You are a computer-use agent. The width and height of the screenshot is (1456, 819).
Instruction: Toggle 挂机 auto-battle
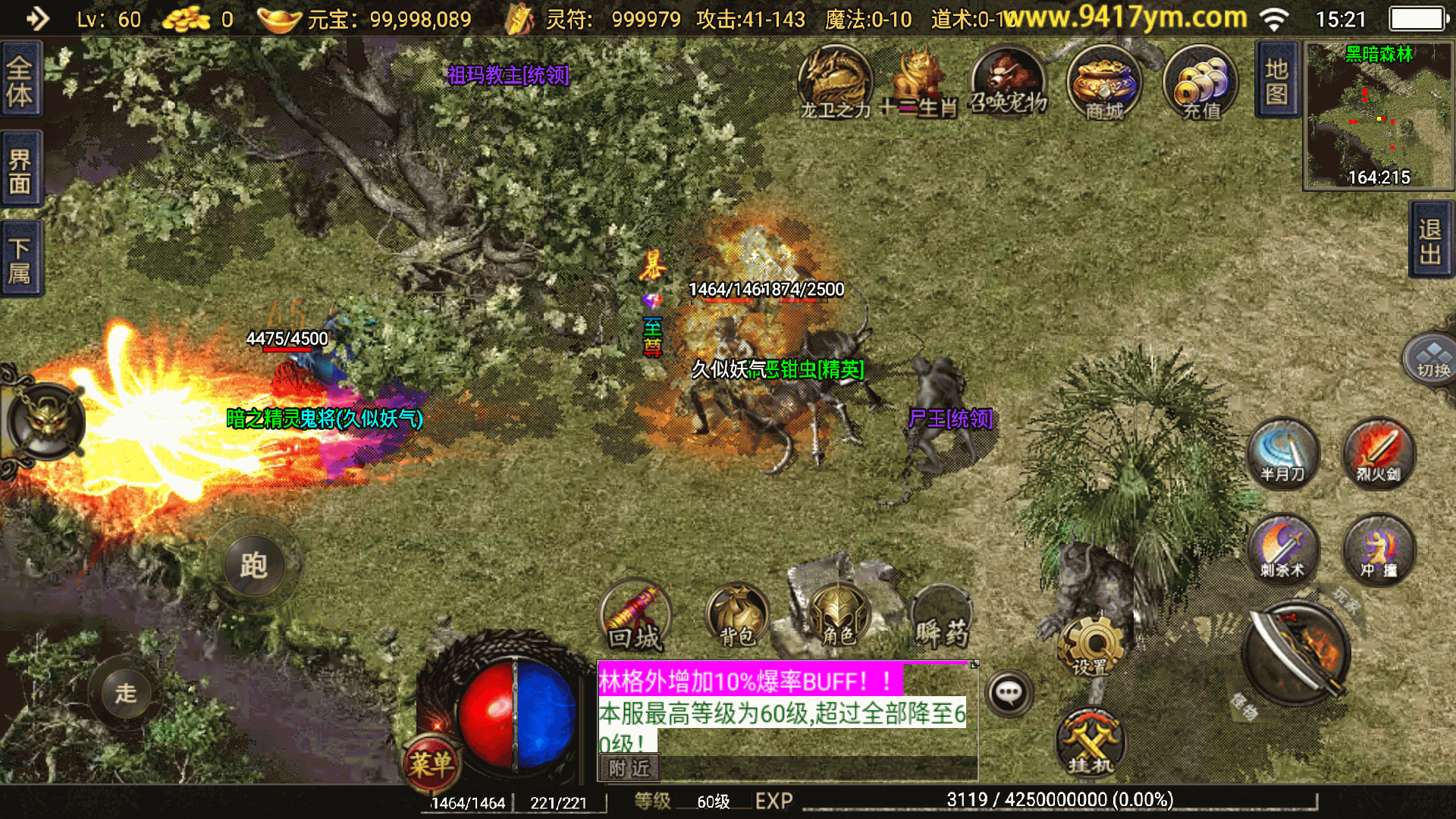pos(1090,743)
